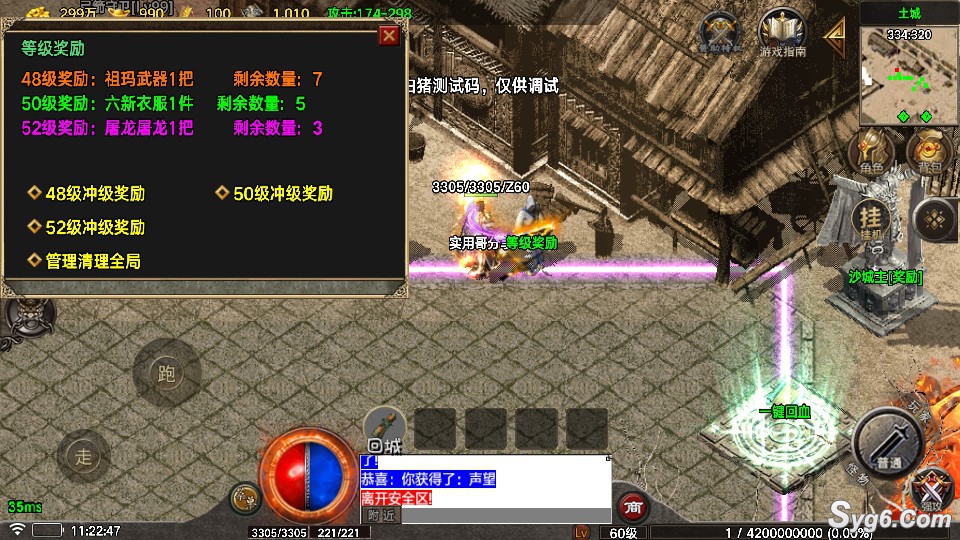Open the Tucheng minimap

pyautogui.click(x=909, y=75)
